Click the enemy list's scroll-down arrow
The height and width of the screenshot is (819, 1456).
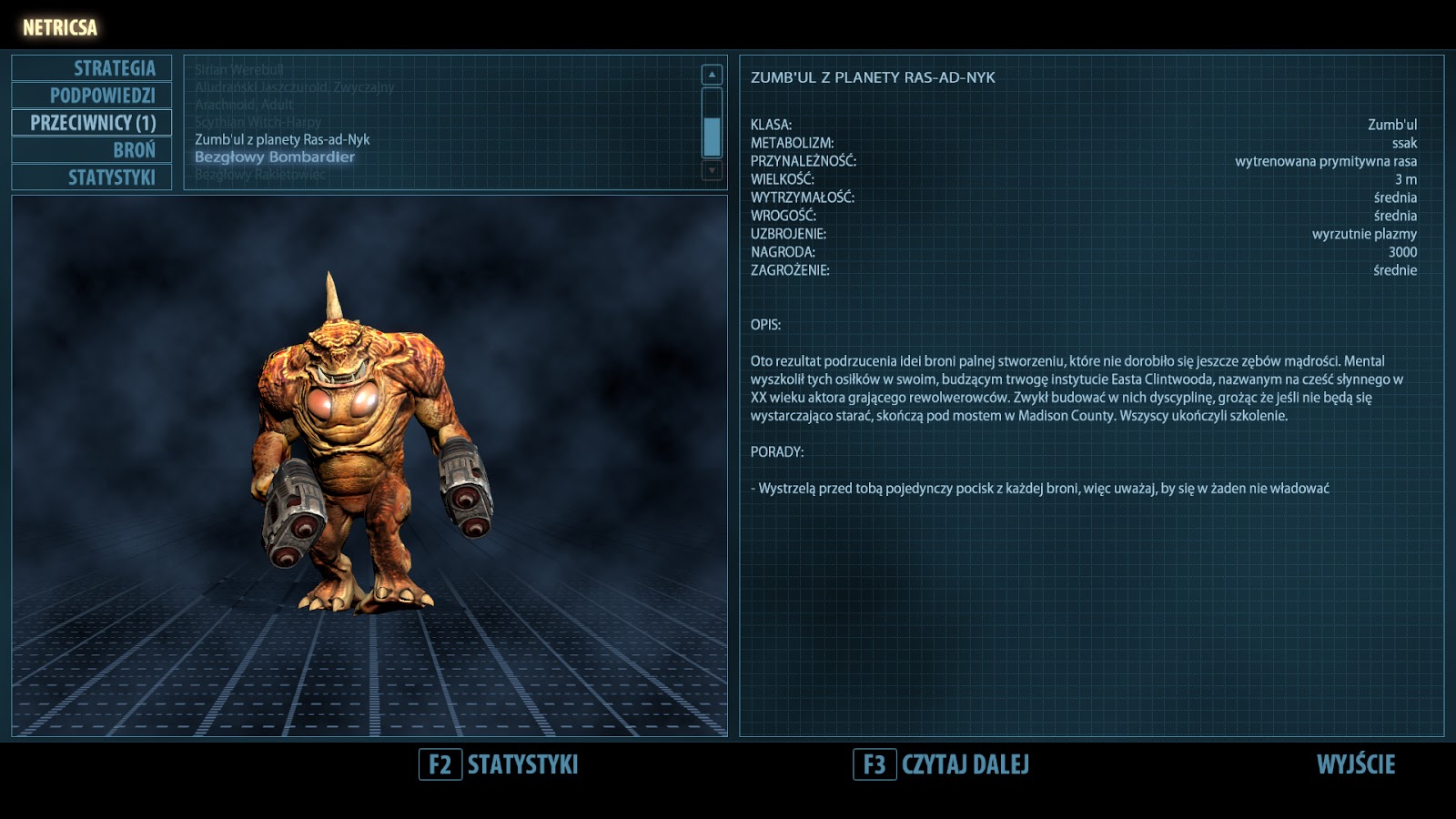point(713,170)
